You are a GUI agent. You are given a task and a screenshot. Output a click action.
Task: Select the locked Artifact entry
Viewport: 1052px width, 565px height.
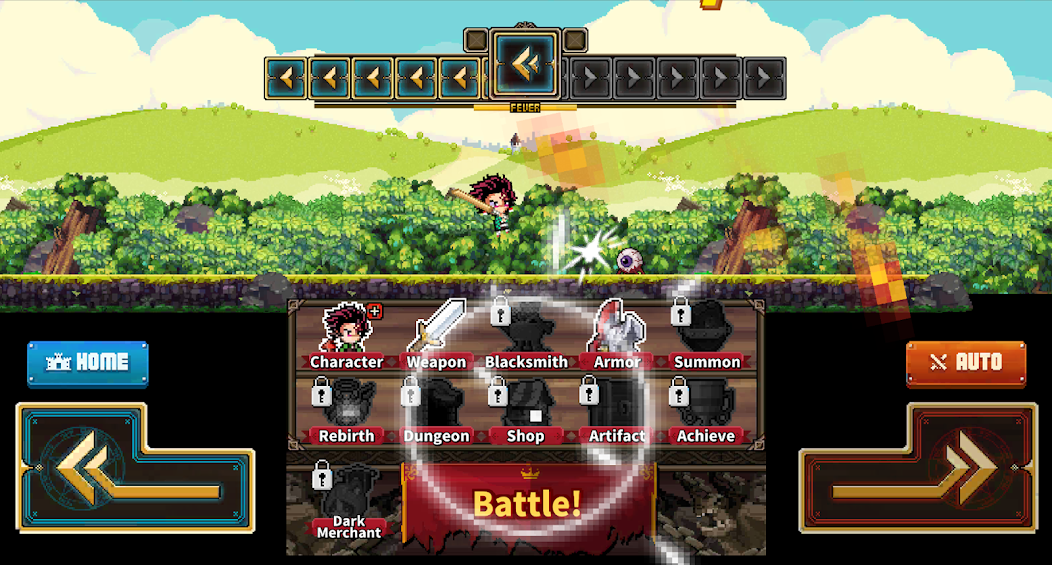point(617,412)
